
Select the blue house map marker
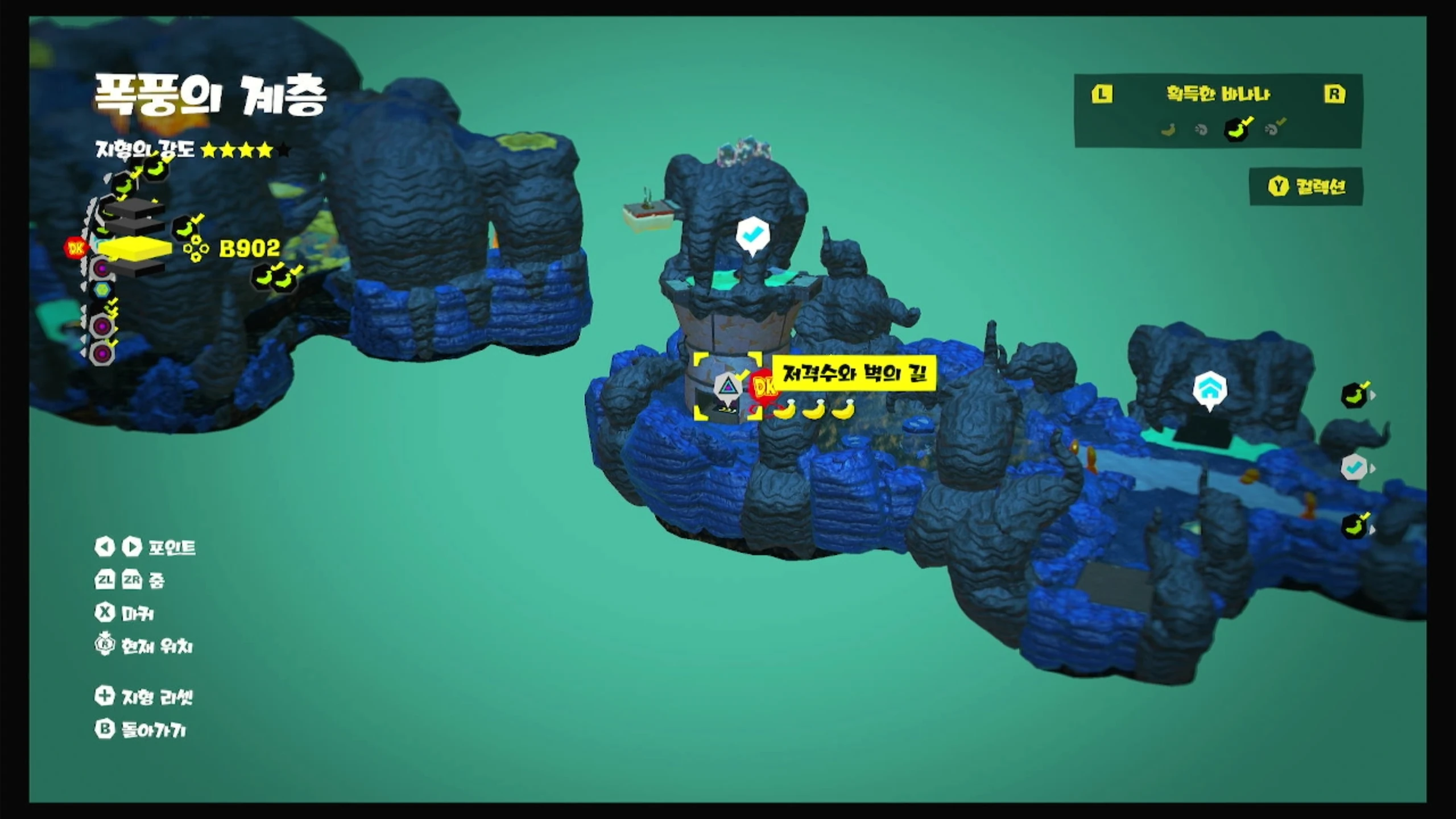point(1209,389)
